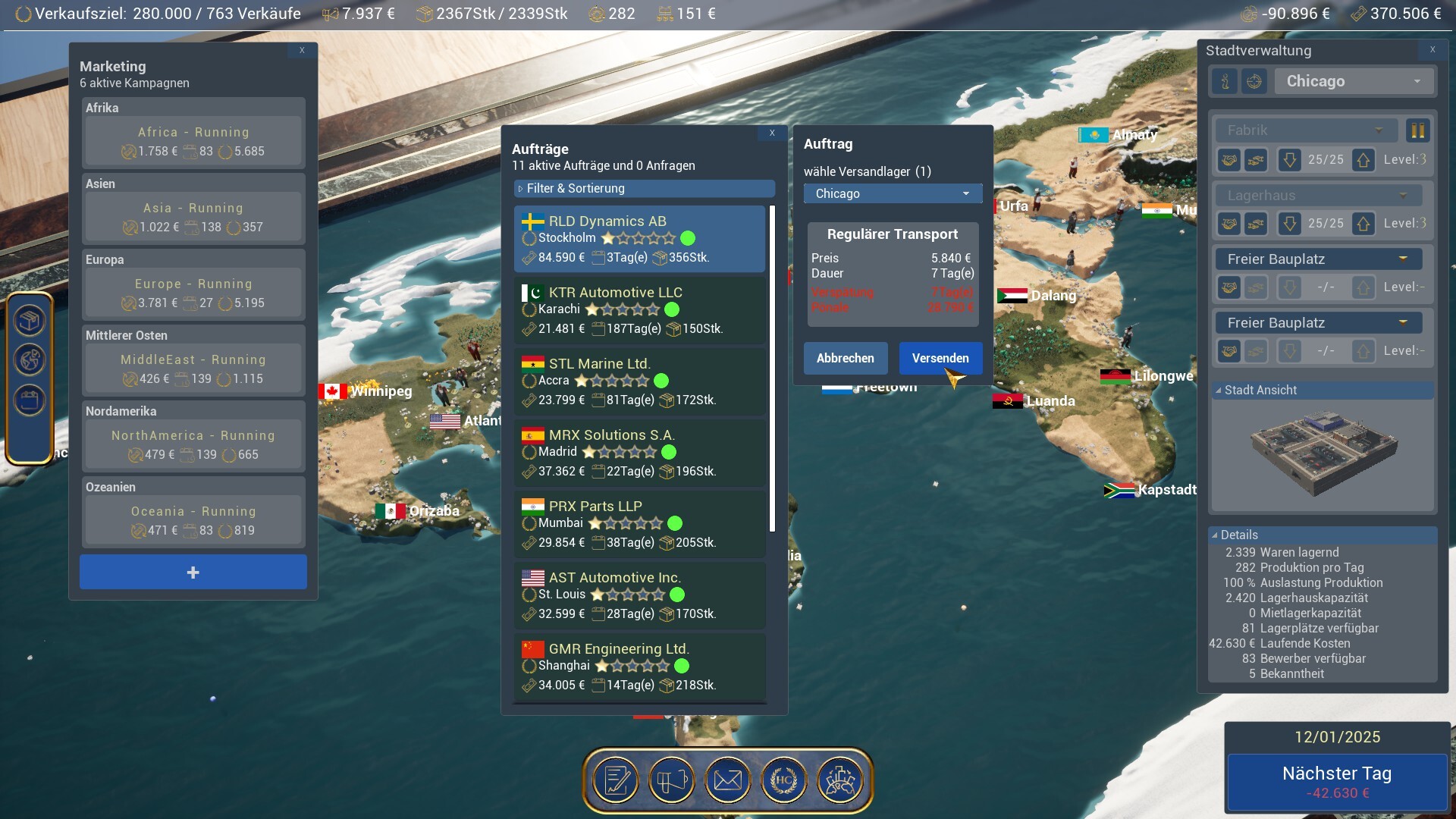The image size is (1456, 819).
Task: Select the RLD Dynamics AB order entry
Action: pos(640,238)
